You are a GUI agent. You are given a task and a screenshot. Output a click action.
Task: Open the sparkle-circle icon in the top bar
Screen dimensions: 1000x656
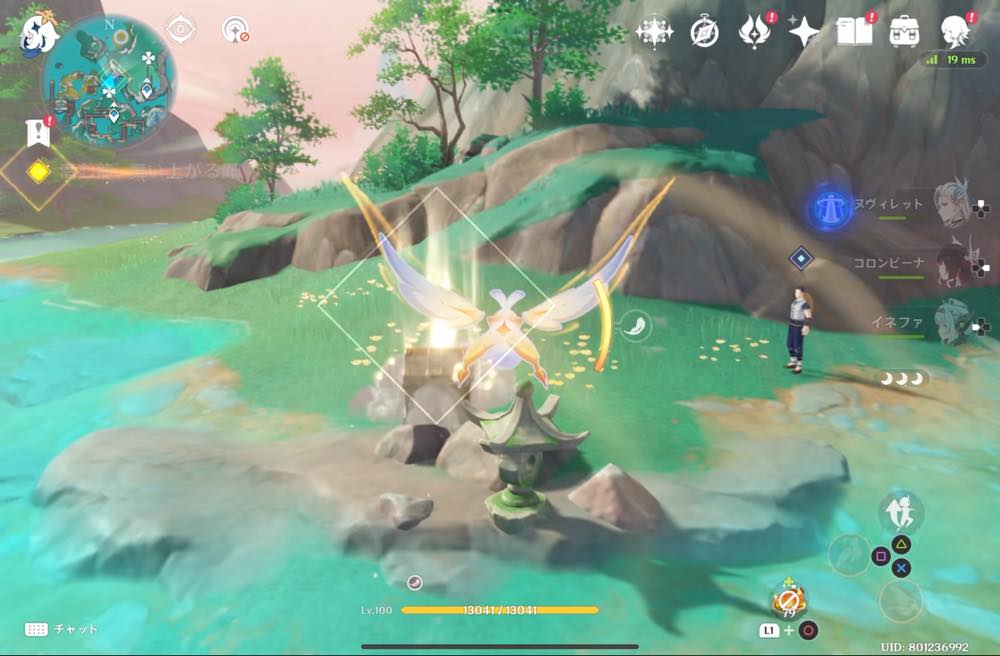click(654, 32)
